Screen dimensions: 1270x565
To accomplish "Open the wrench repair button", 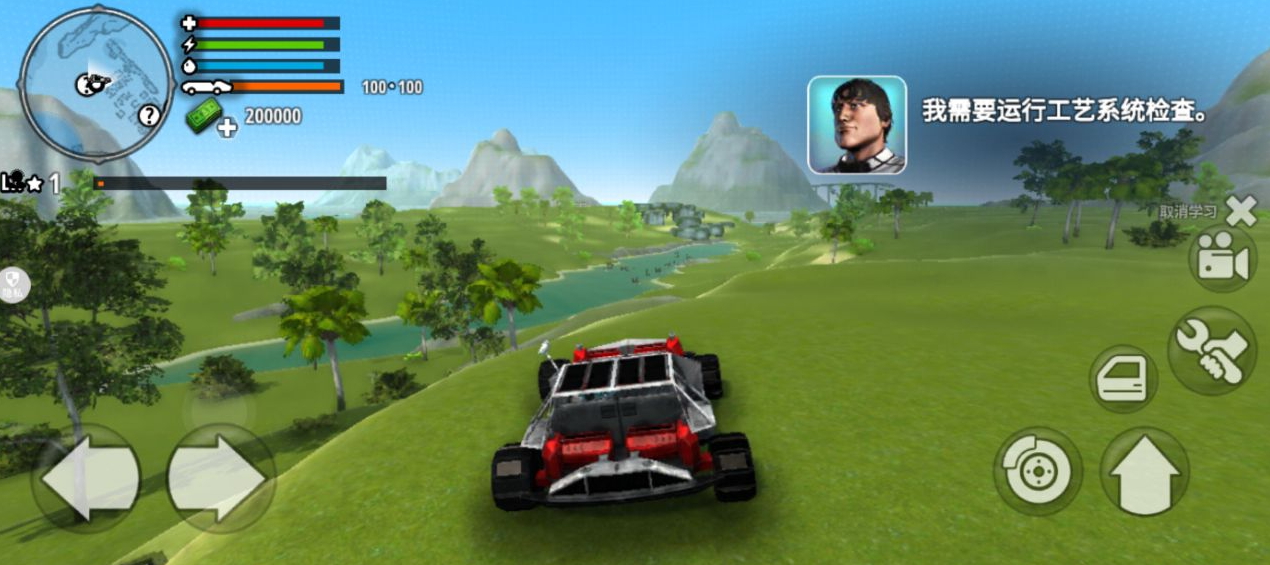I will pyautogui.click(x=1211, y=350).
